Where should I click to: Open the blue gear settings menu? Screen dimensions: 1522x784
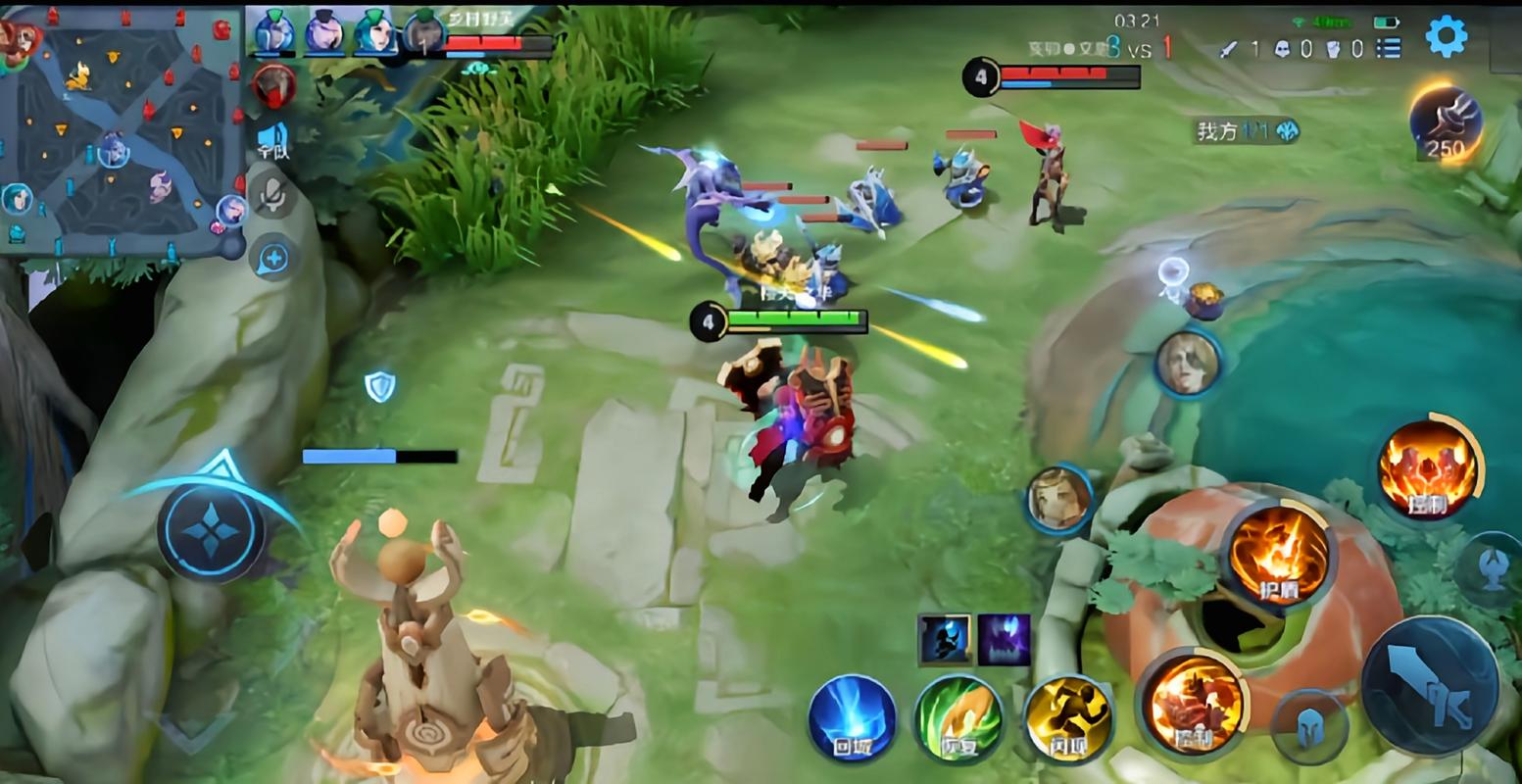click(x=1446, y=37)
